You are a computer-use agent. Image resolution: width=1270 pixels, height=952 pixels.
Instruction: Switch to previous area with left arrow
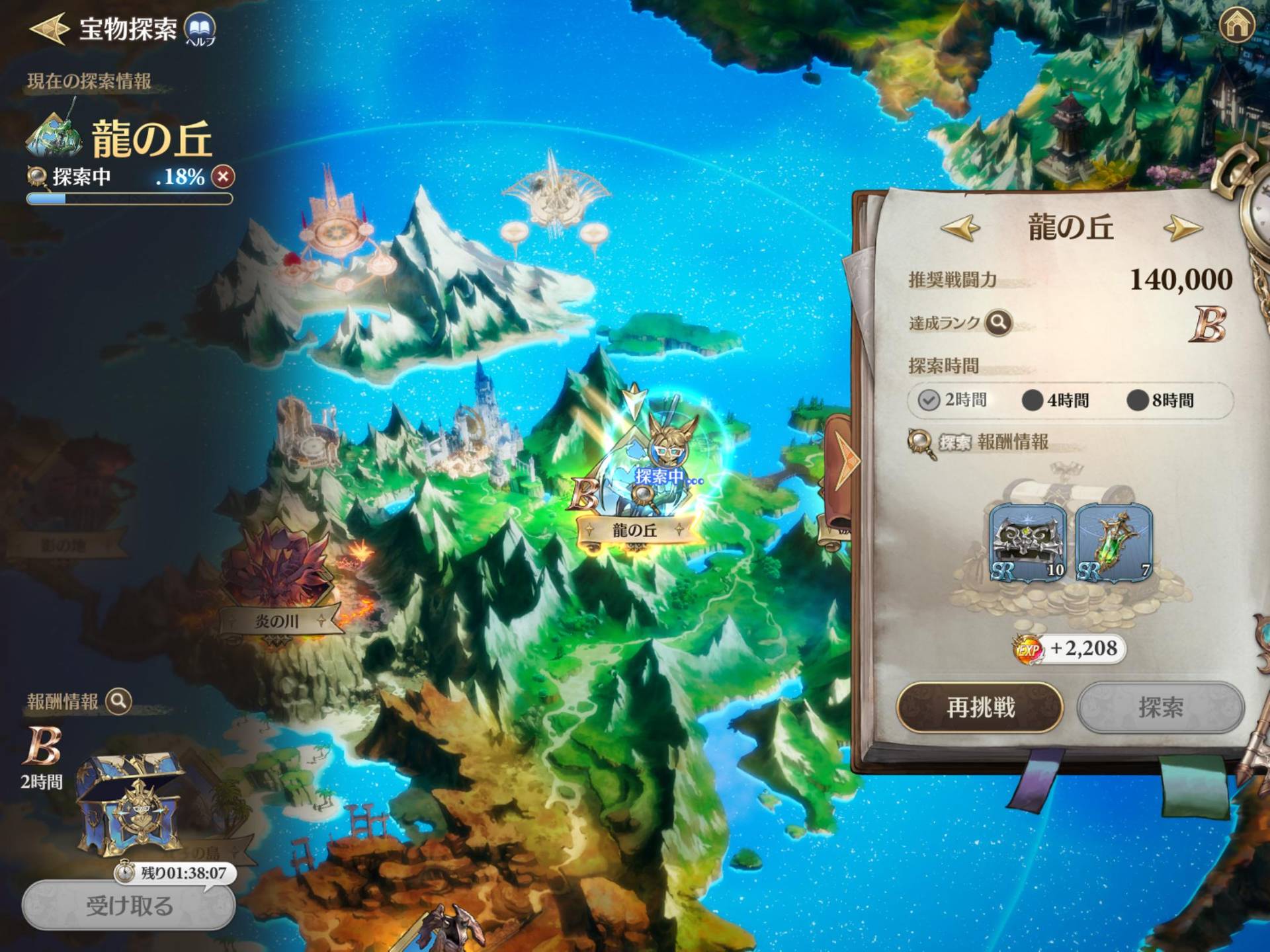coord(960,228)
